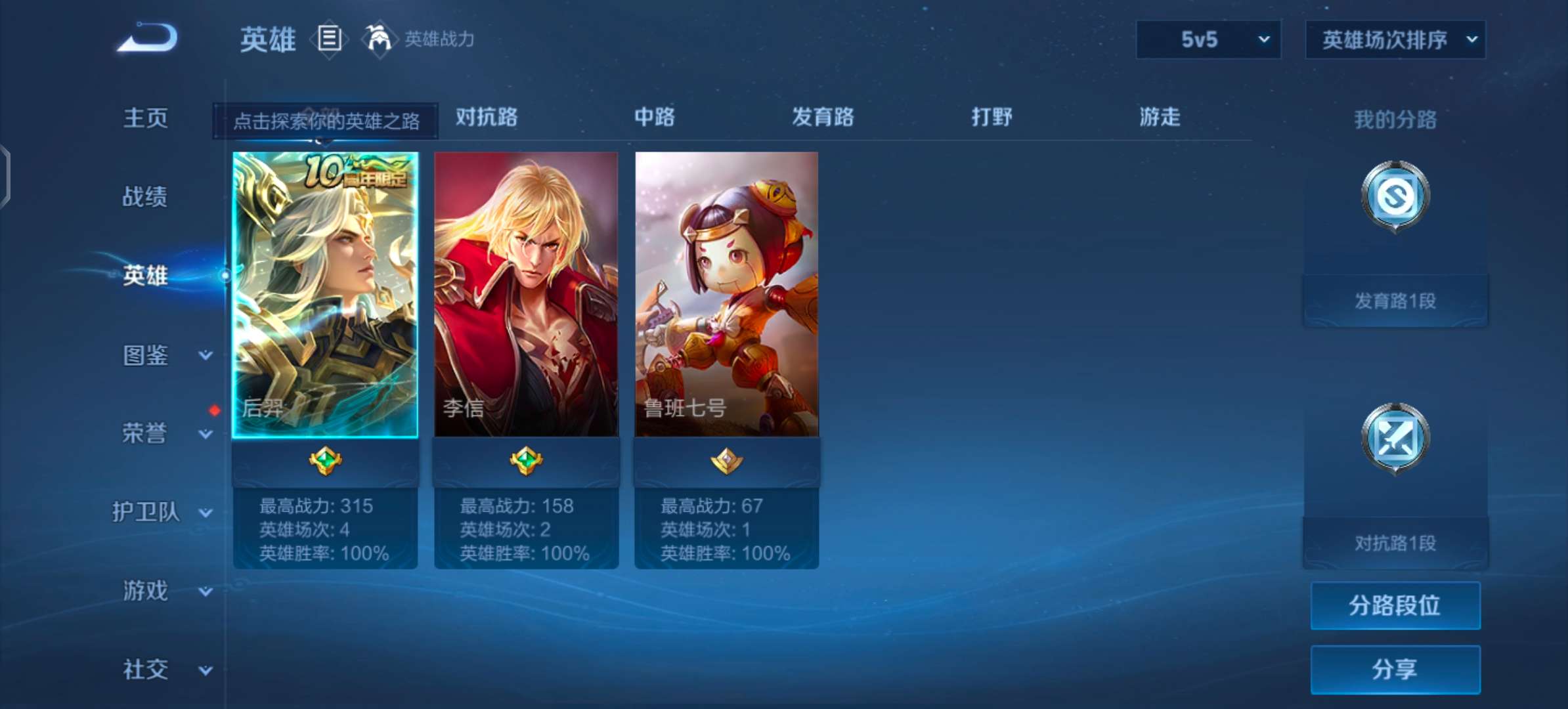Click the 分享 button

pos(1395,670)
